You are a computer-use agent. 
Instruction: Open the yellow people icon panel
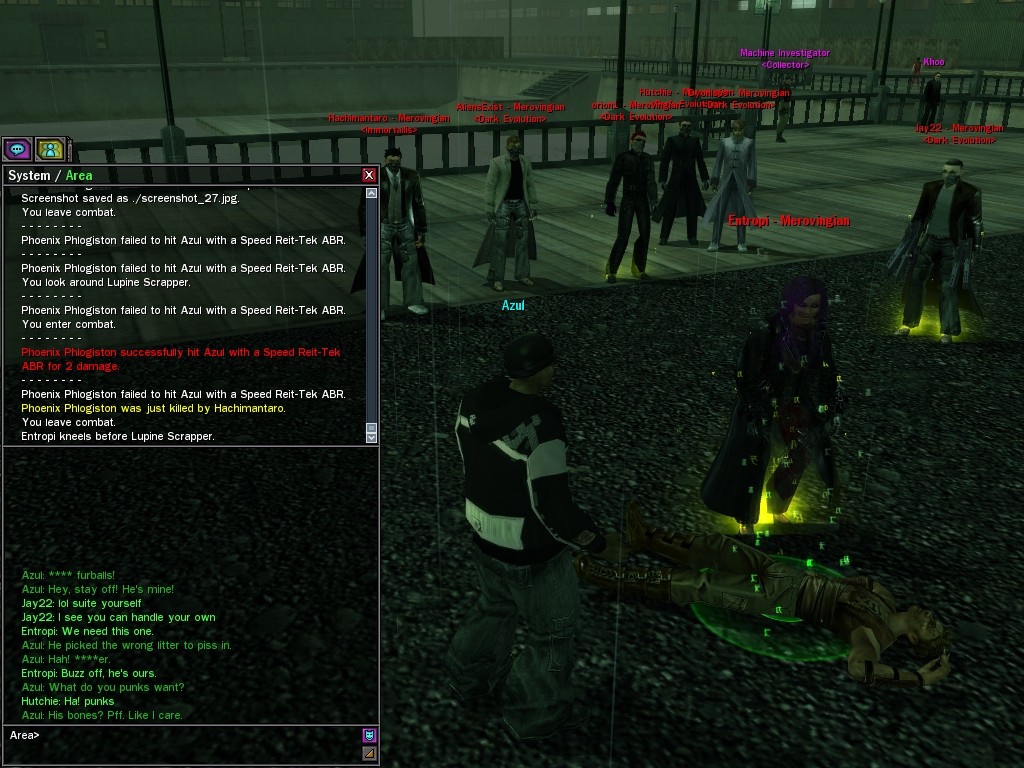pyautogui.click(x=49, y=150)
